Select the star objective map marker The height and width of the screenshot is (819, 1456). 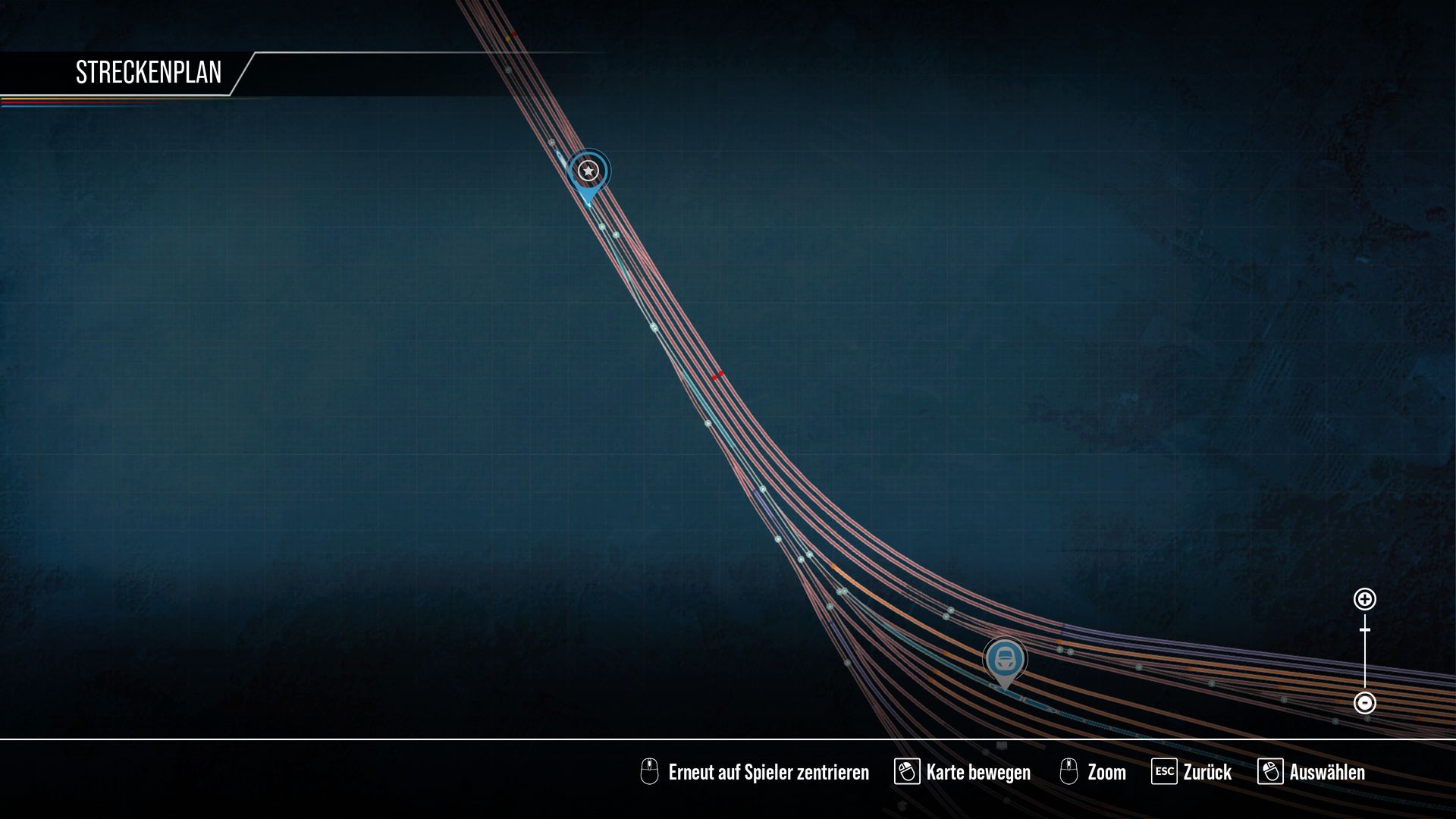588,171
